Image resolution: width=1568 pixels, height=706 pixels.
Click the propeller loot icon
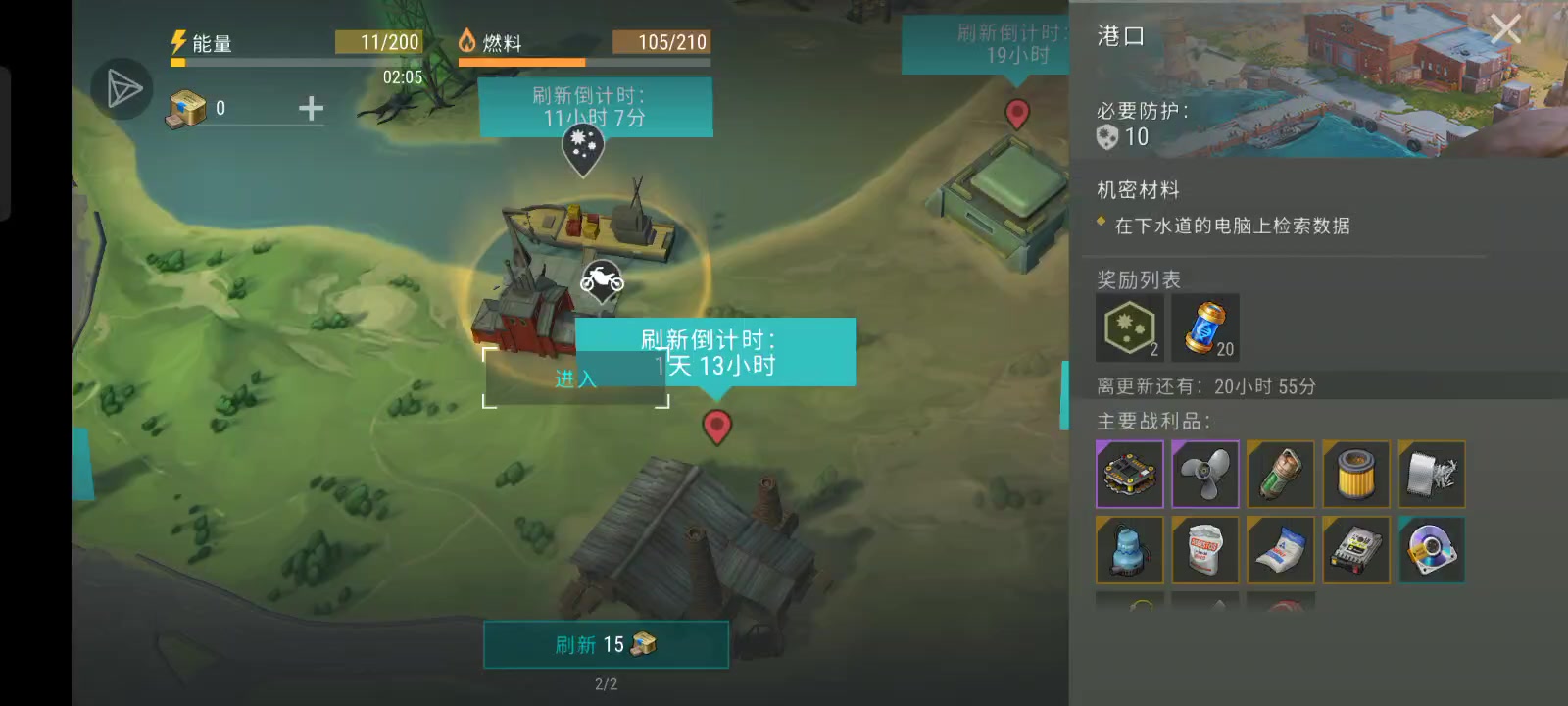click(1204, 475)
